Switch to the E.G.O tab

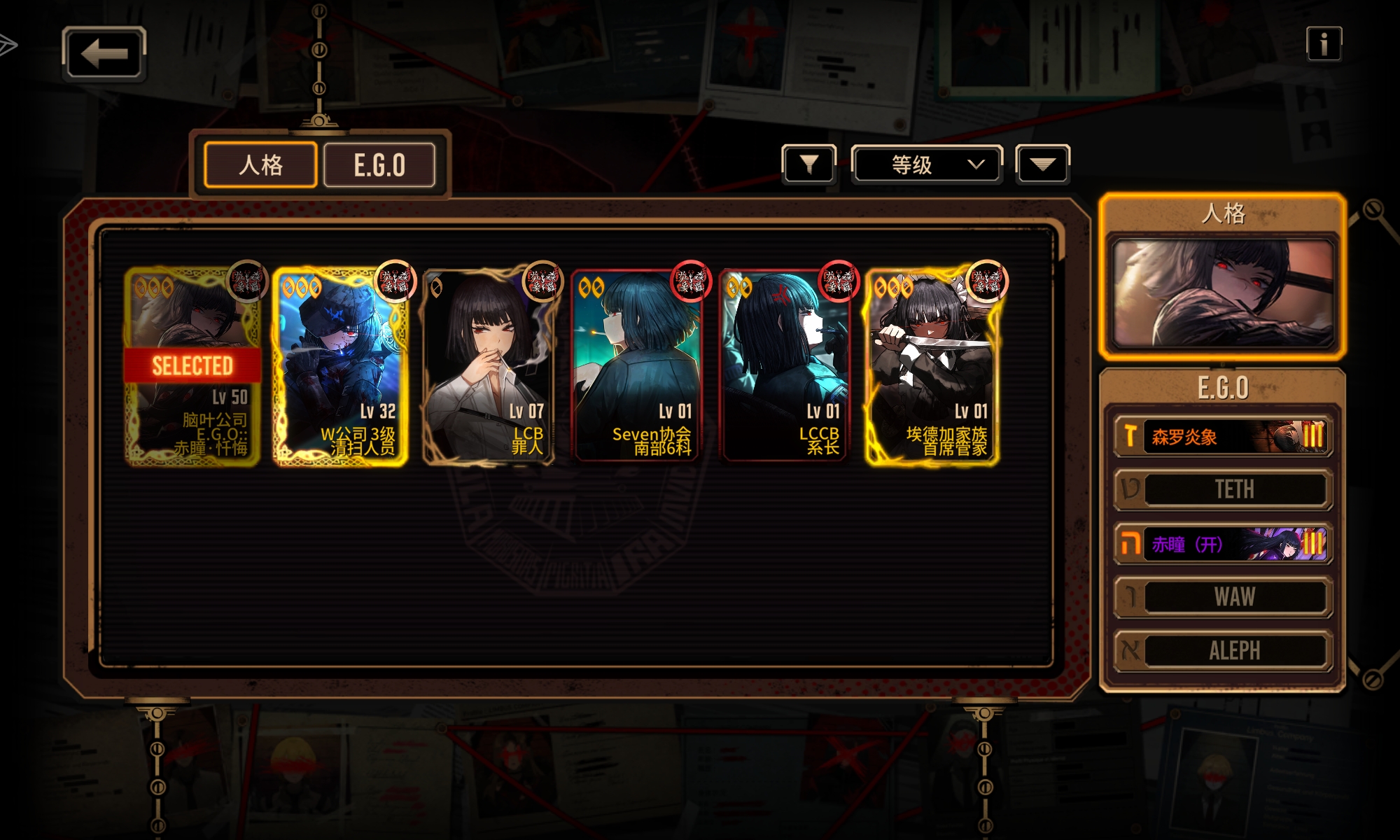click(379, 165)
